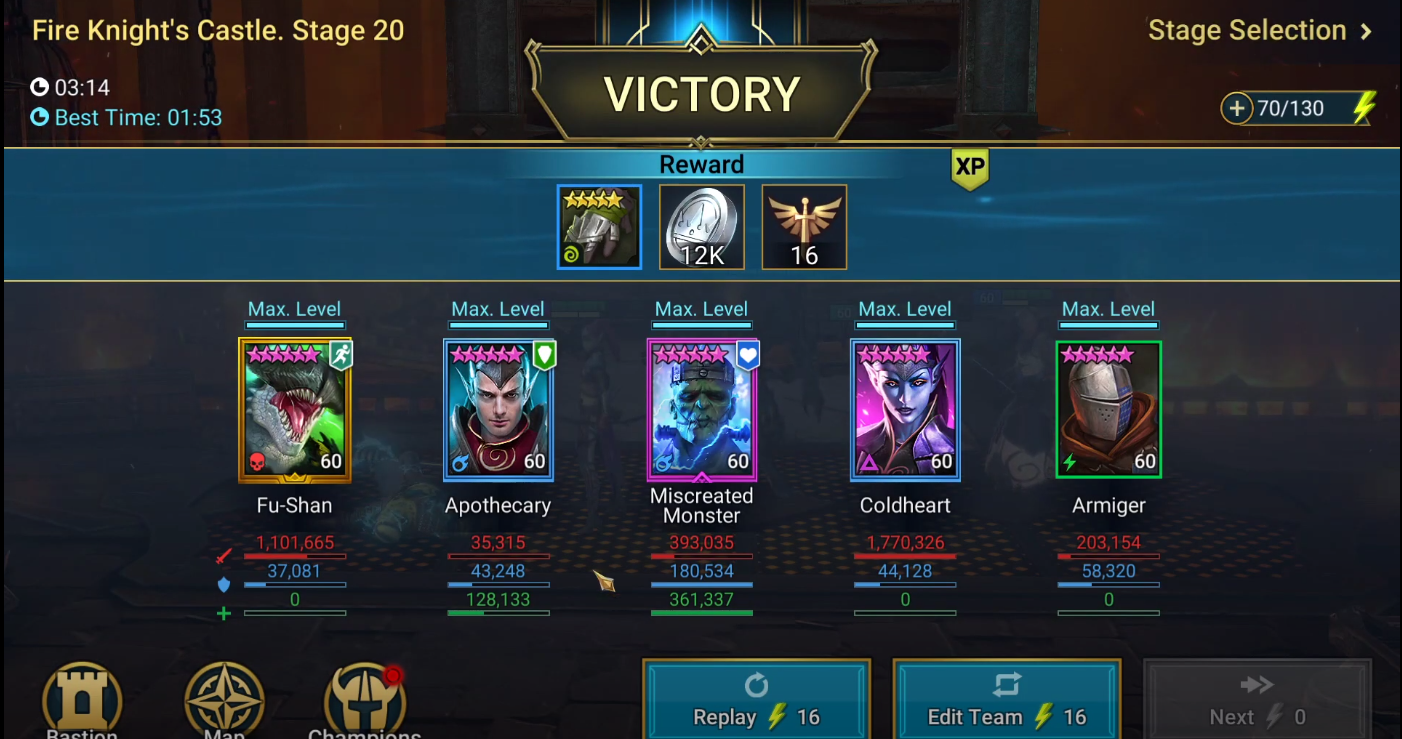Inspect the four-star gauntlets reward
The width and height of the screenshot is (1402, 739).
pyautogui.click(x=599, y=227)
